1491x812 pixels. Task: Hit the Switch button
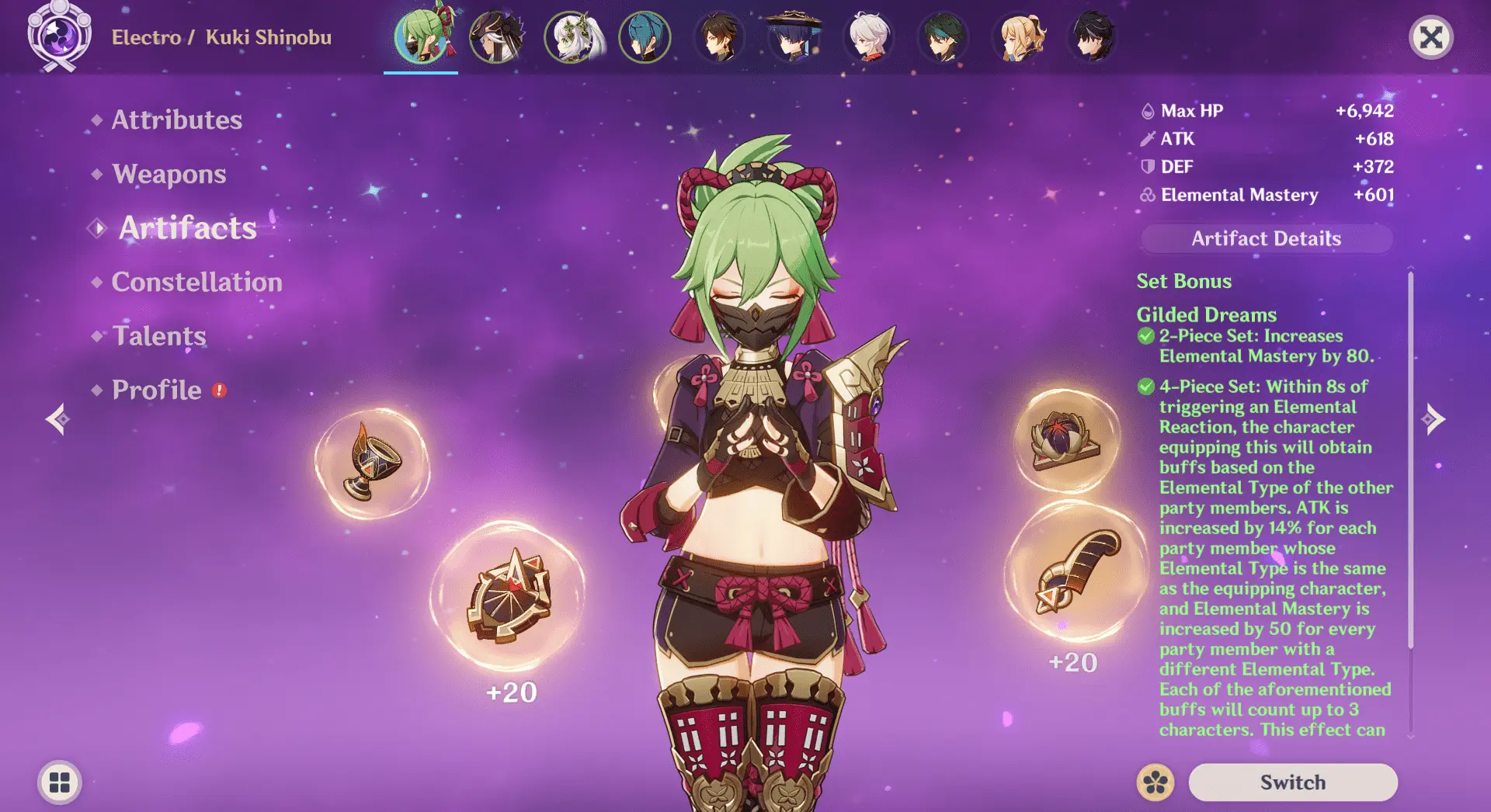click(x=1292, y=782)
